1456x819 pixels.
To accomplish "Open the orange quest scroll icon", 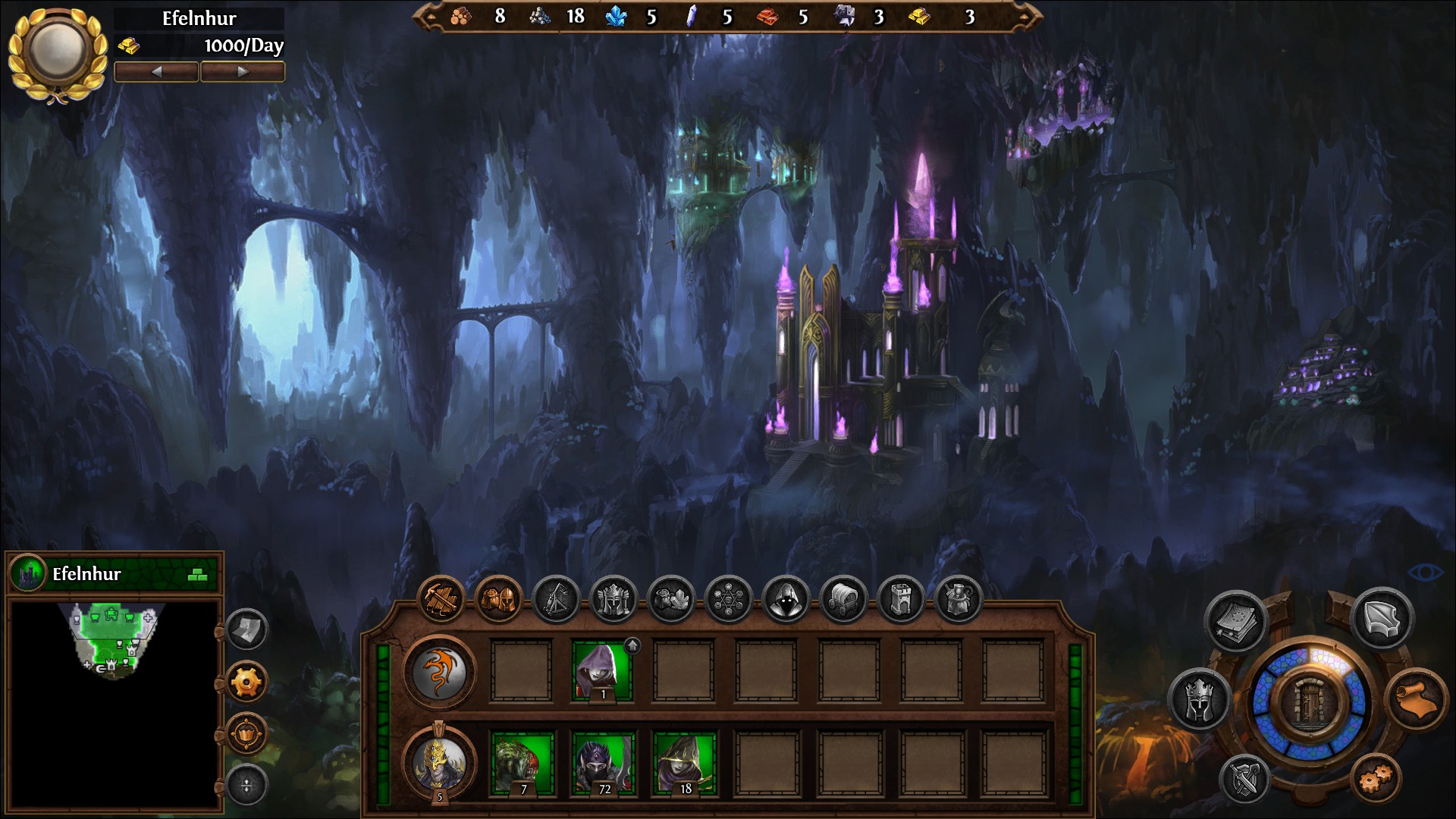I will click(1415, 699).
